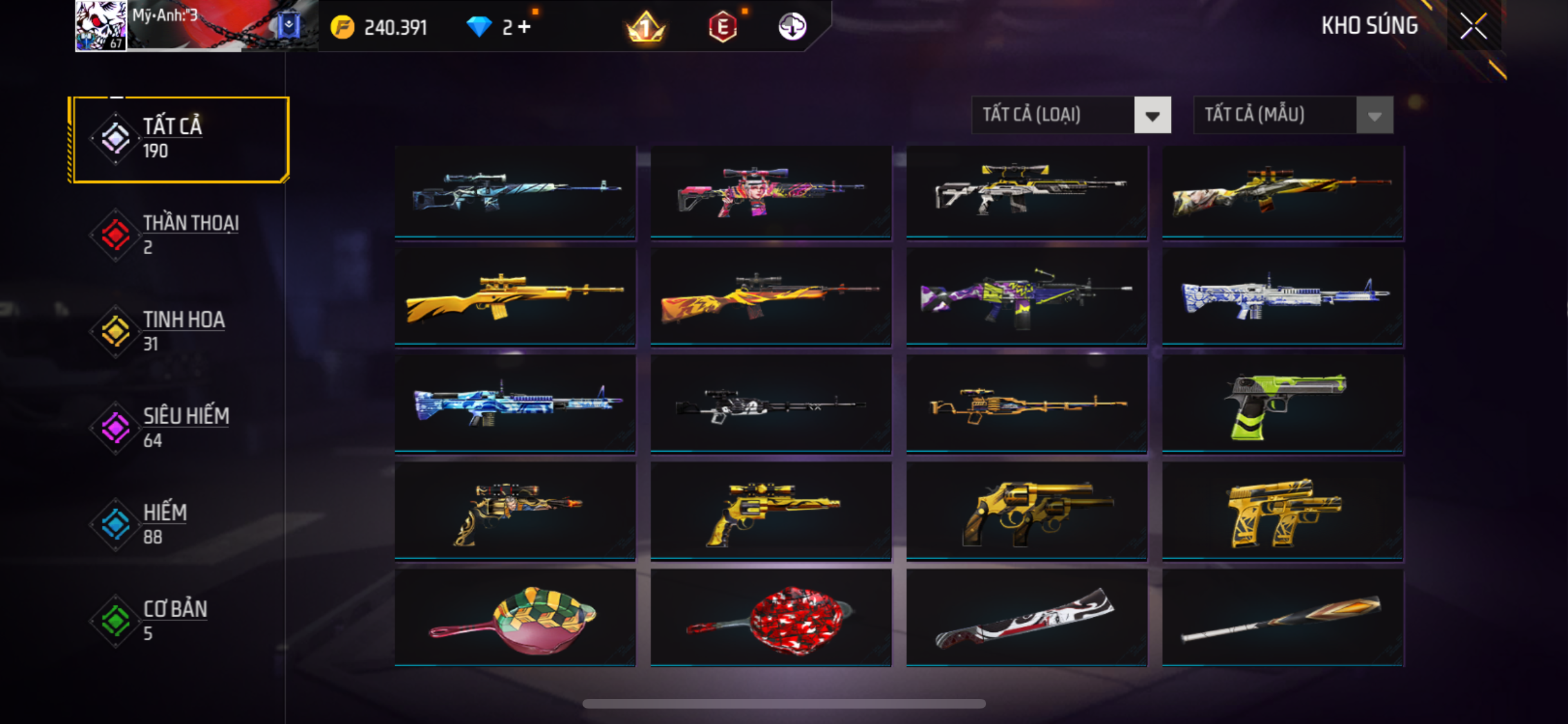Open the player profile avatar
1568x724 pixels.
(101, 26)
